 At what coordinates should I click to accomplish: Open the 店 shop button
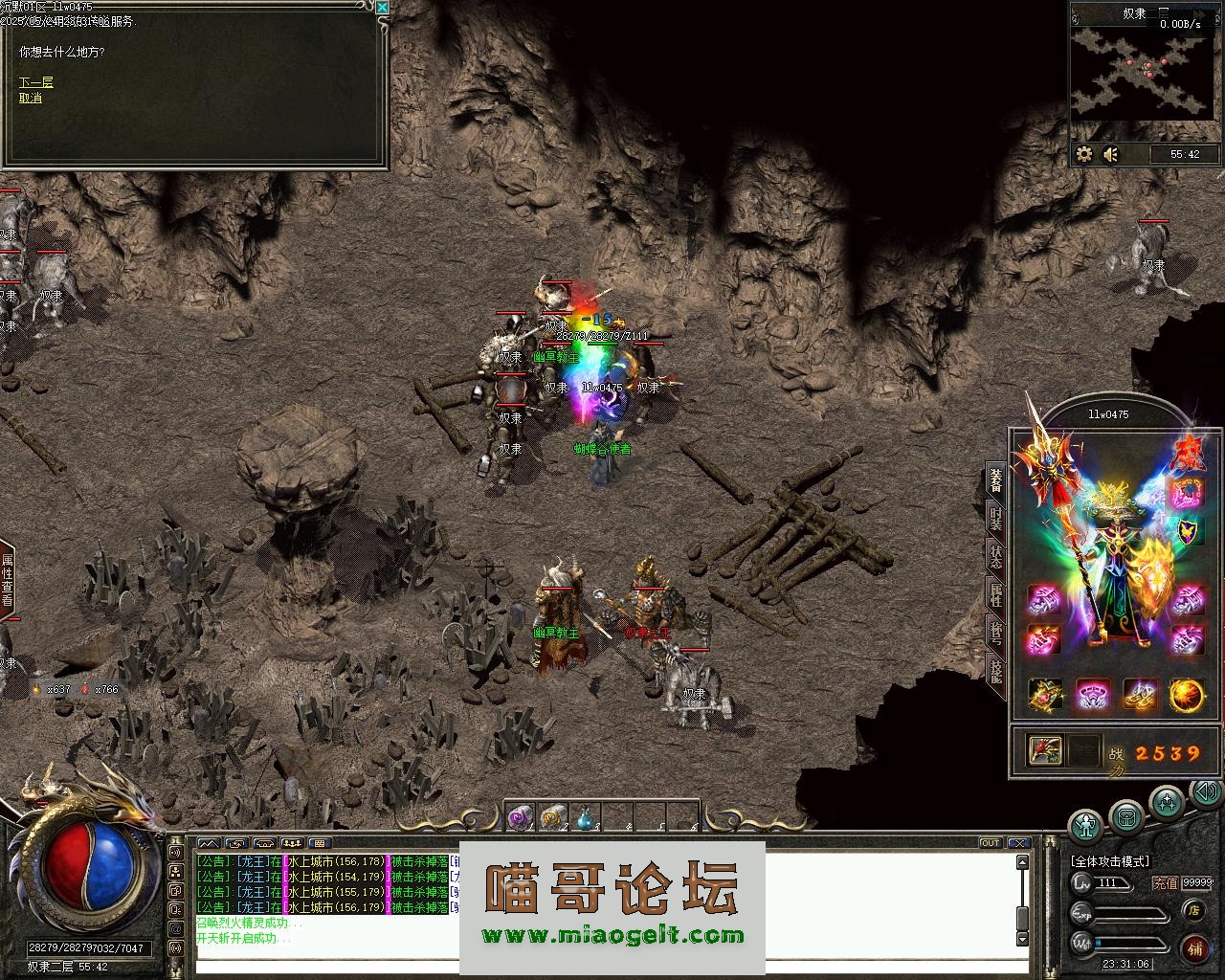pyautogui.click(x=1193, y=910)
